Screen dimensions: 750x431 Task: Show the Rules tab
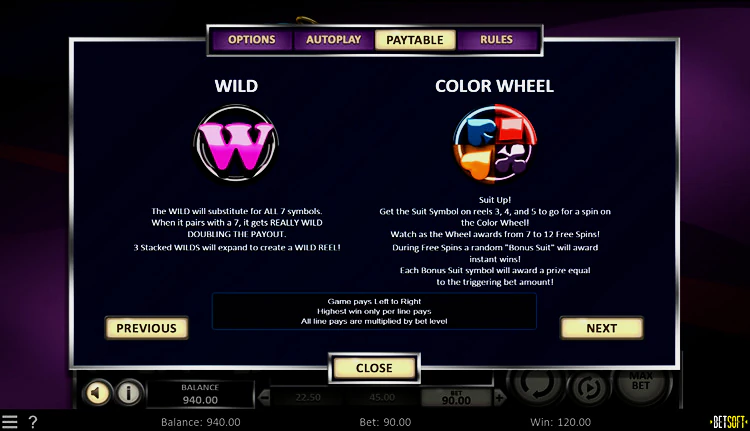pos(496,40)
